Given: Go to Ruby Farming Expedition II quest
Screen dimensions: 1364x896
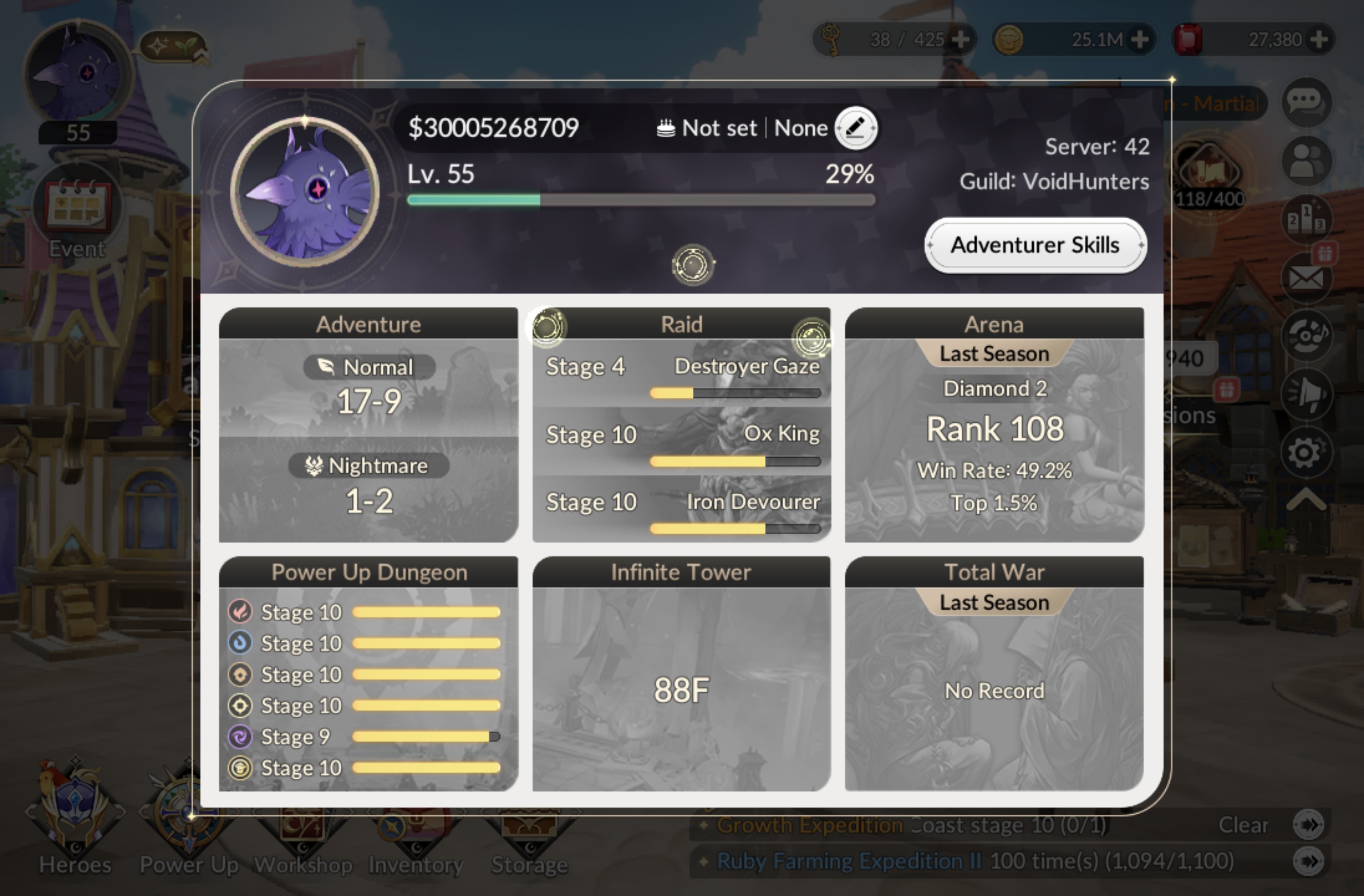Looking at the screenshot, I should [1308, 861].
